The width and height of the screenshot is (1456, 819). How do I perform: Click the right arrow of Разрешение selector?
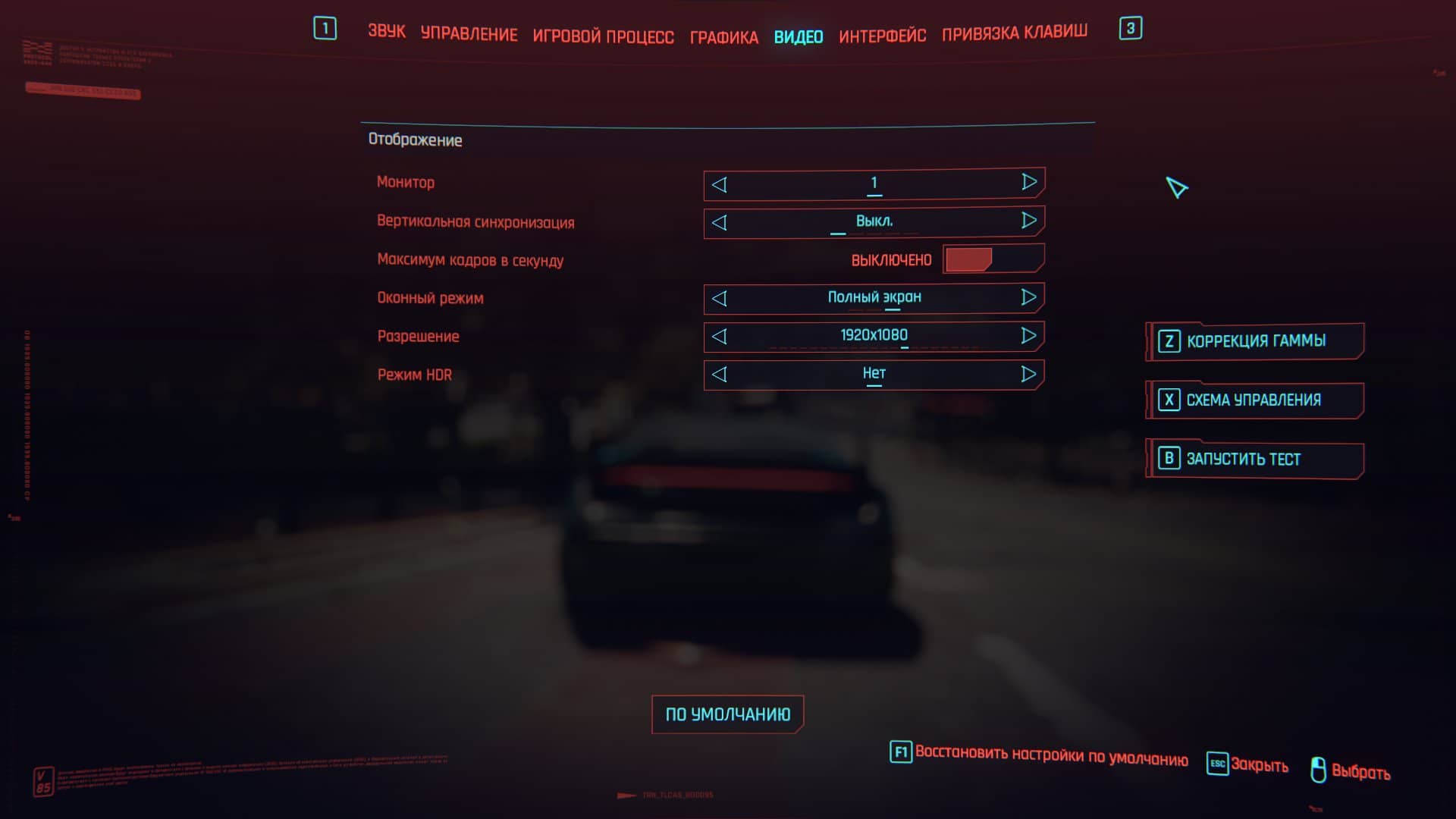point(1029,335)
